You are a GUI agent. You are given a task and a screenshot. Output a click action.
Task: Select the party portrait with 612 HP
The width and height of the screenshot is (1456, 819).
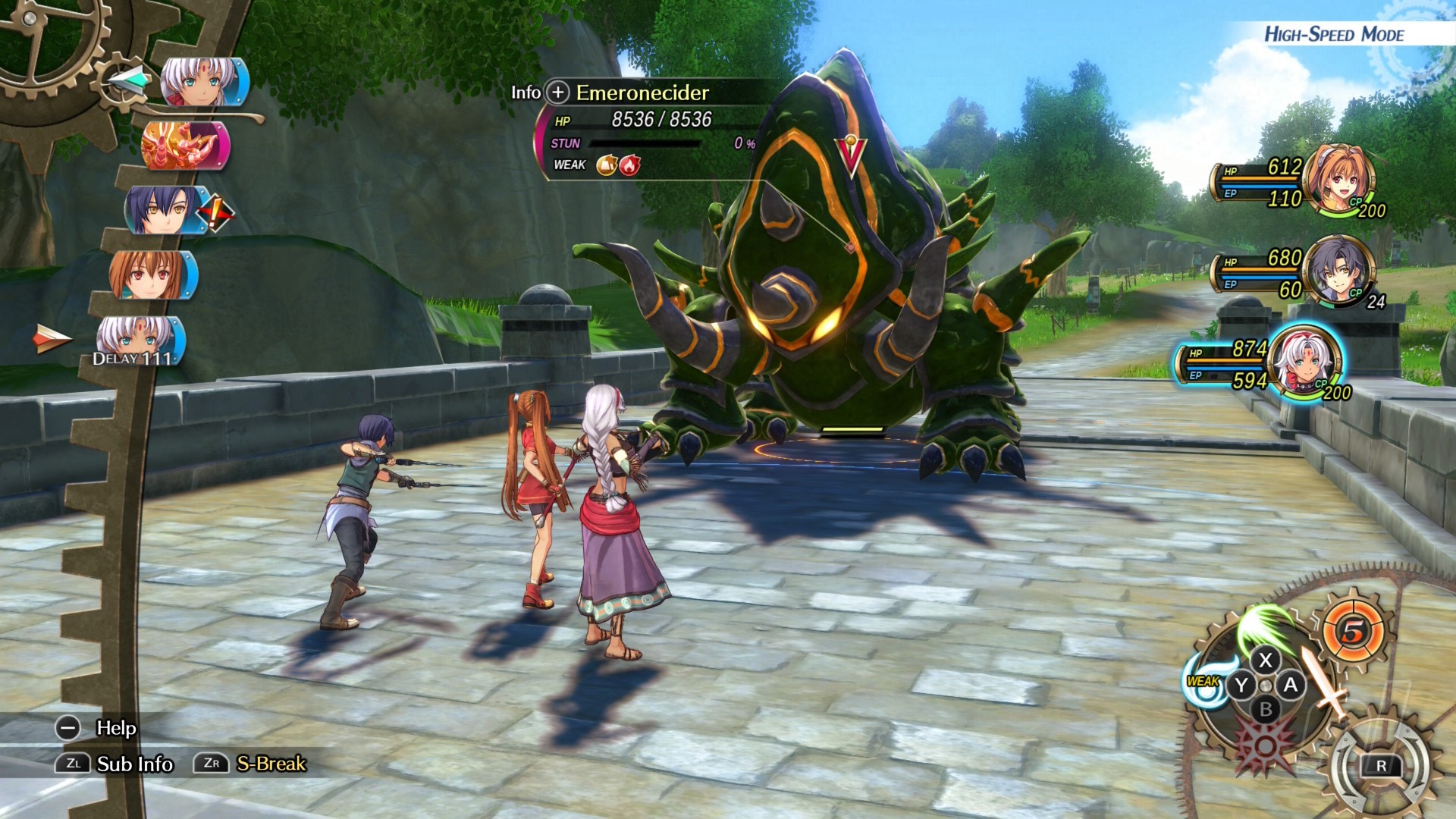tap(1340, 180)
